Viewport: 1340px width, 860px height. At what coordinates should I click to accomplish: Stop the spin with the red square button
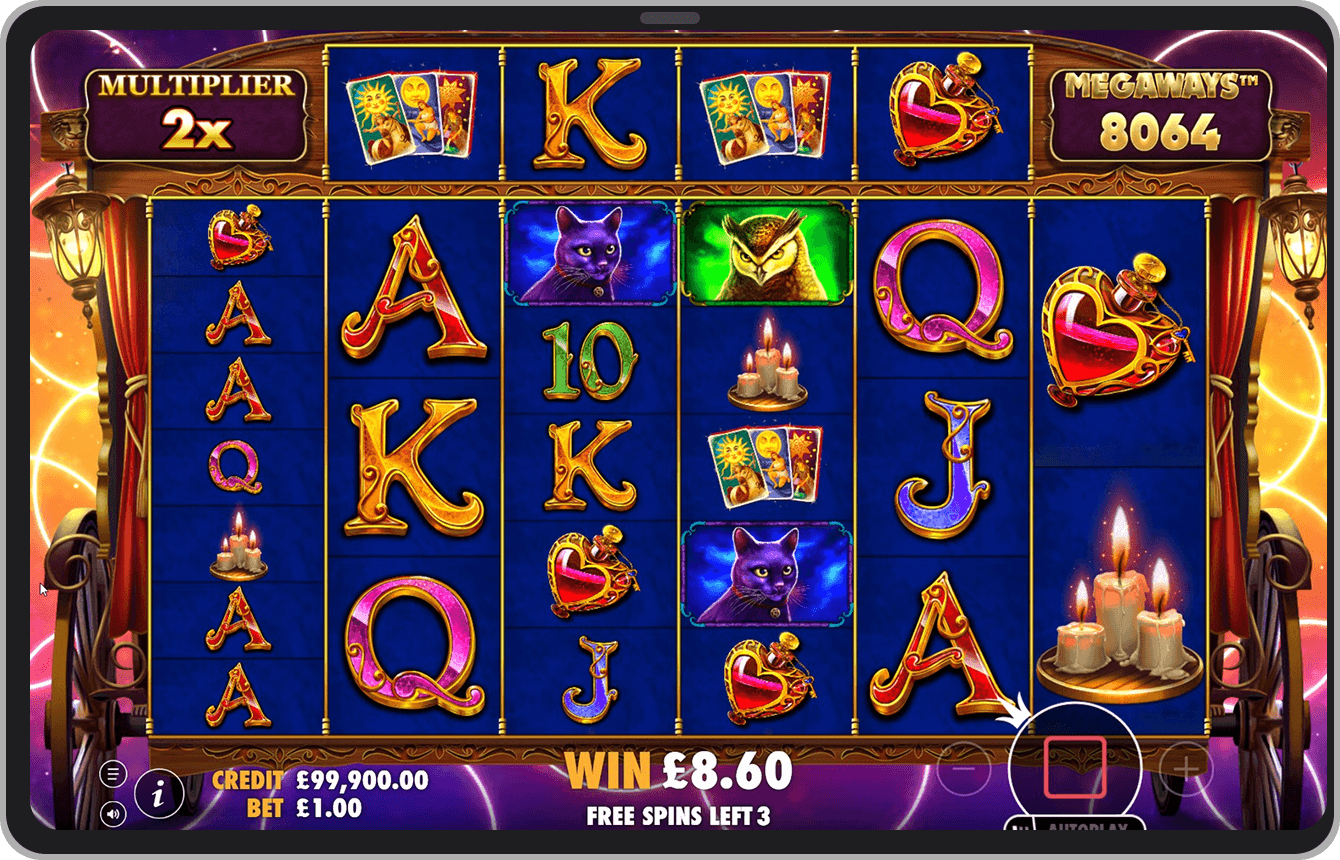1074,767
